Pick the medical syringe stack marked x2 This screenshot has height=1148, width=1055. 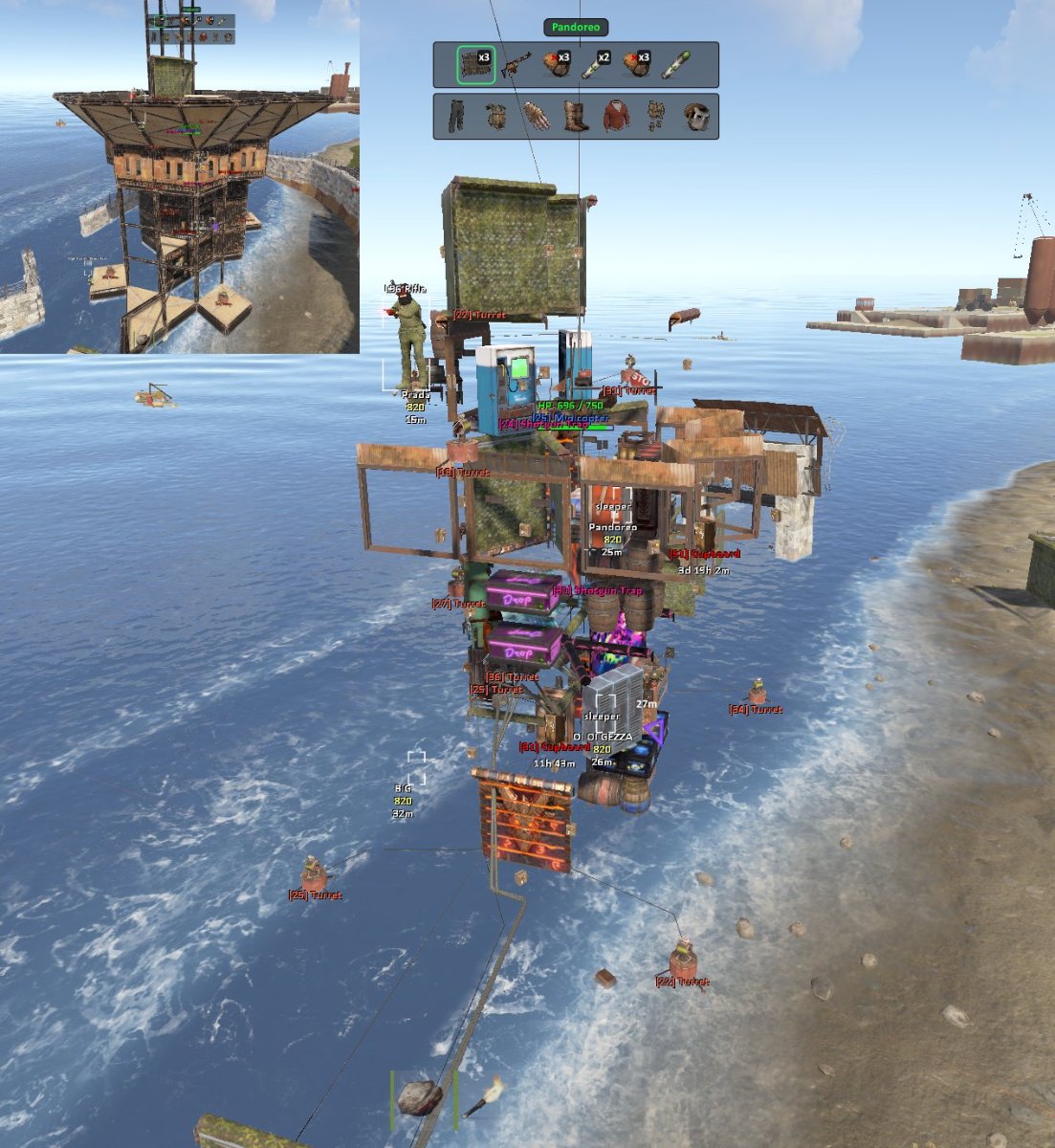(596, 65)
